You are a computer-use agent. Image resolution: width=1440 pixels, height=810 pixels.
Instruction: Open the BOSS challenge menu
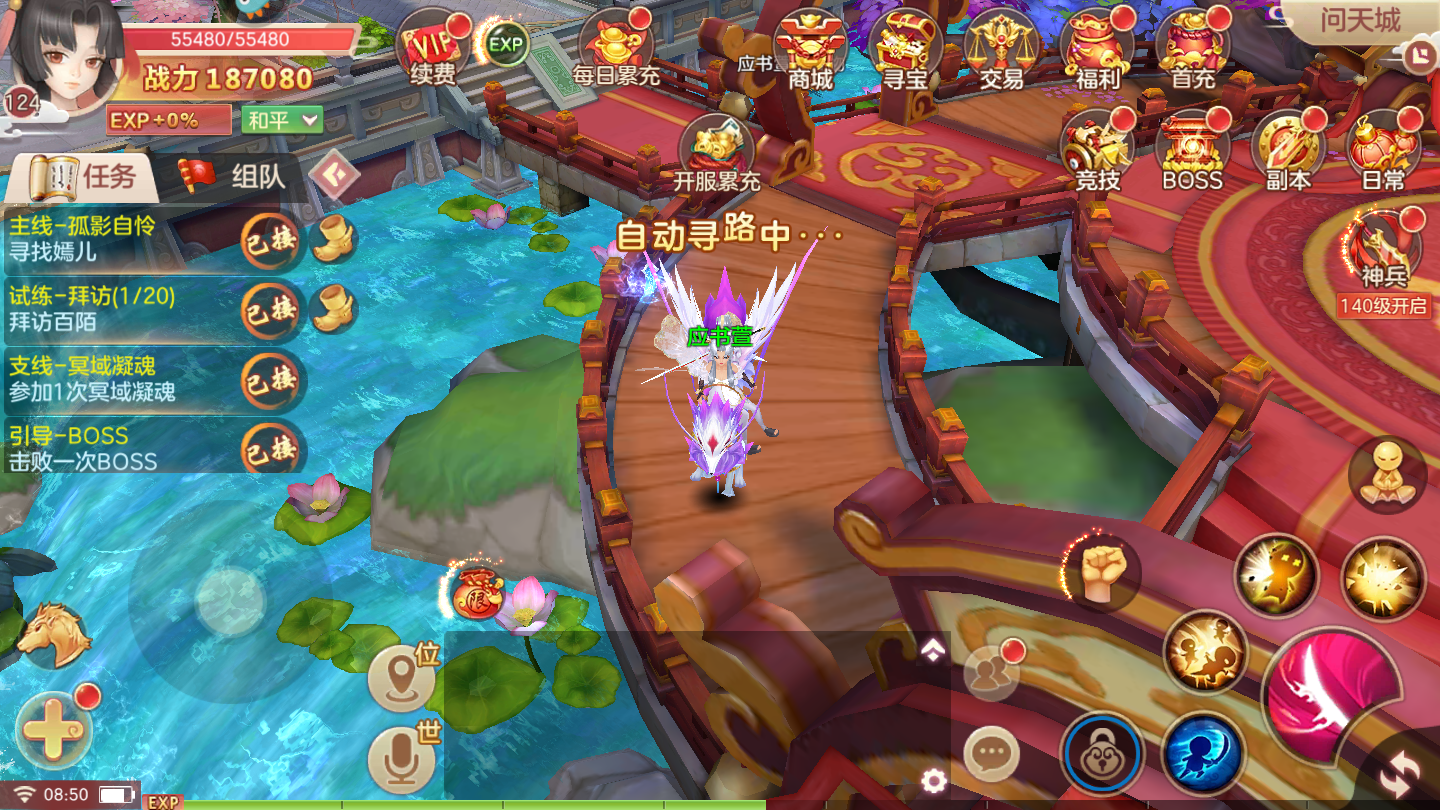[x=1192, y=150]
